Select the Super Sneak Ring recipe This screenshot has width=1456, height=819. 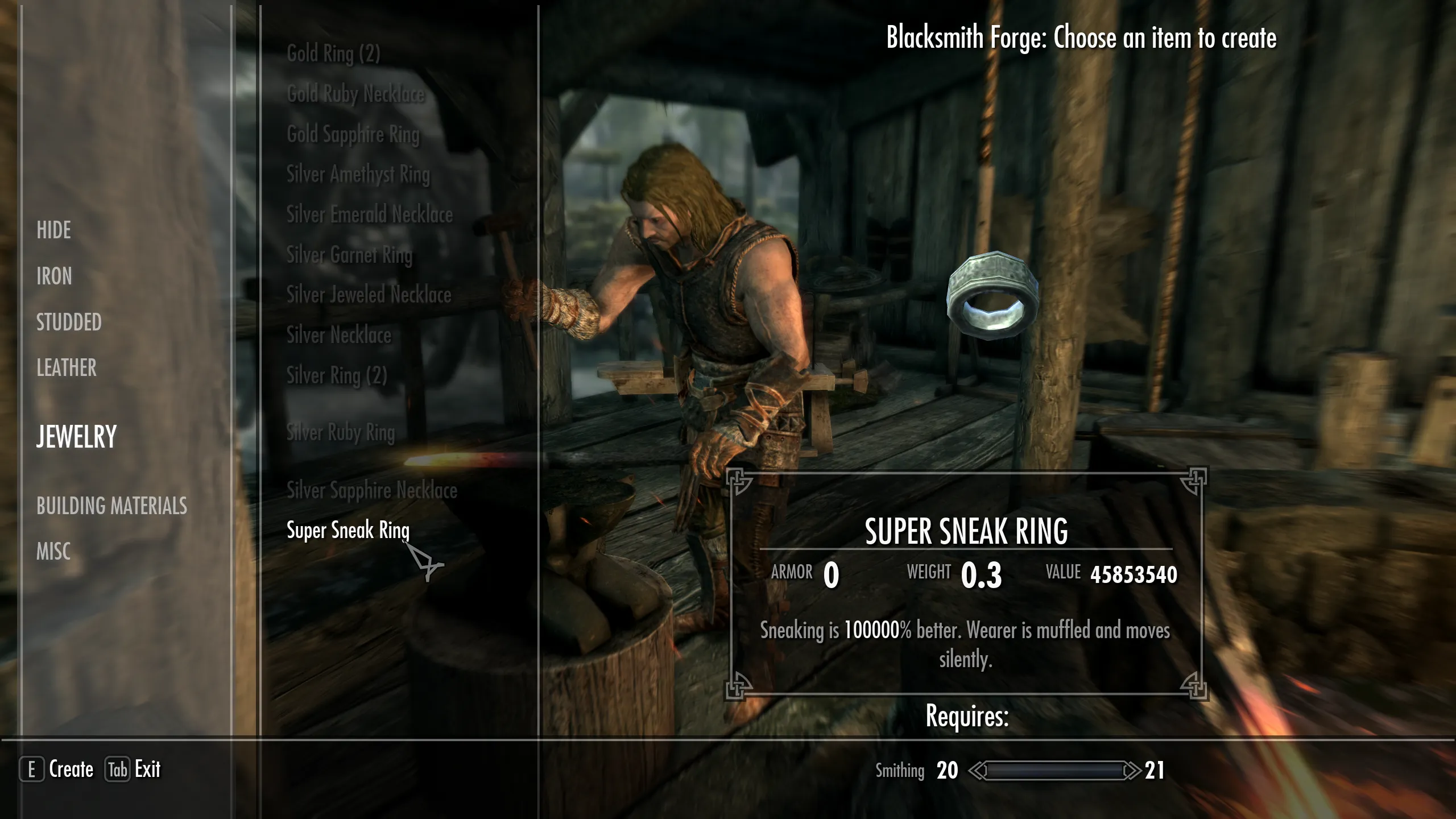point(348,531)
